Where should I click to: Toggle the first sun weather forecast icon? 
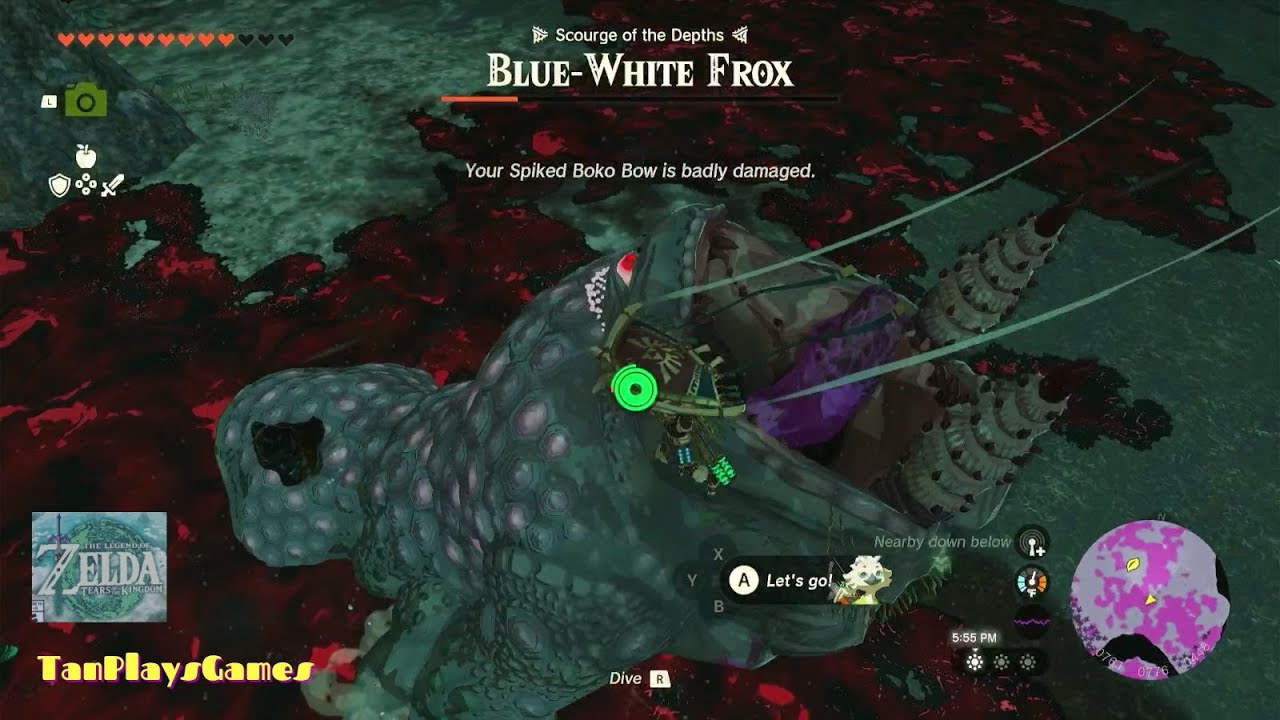pos(975,661)
